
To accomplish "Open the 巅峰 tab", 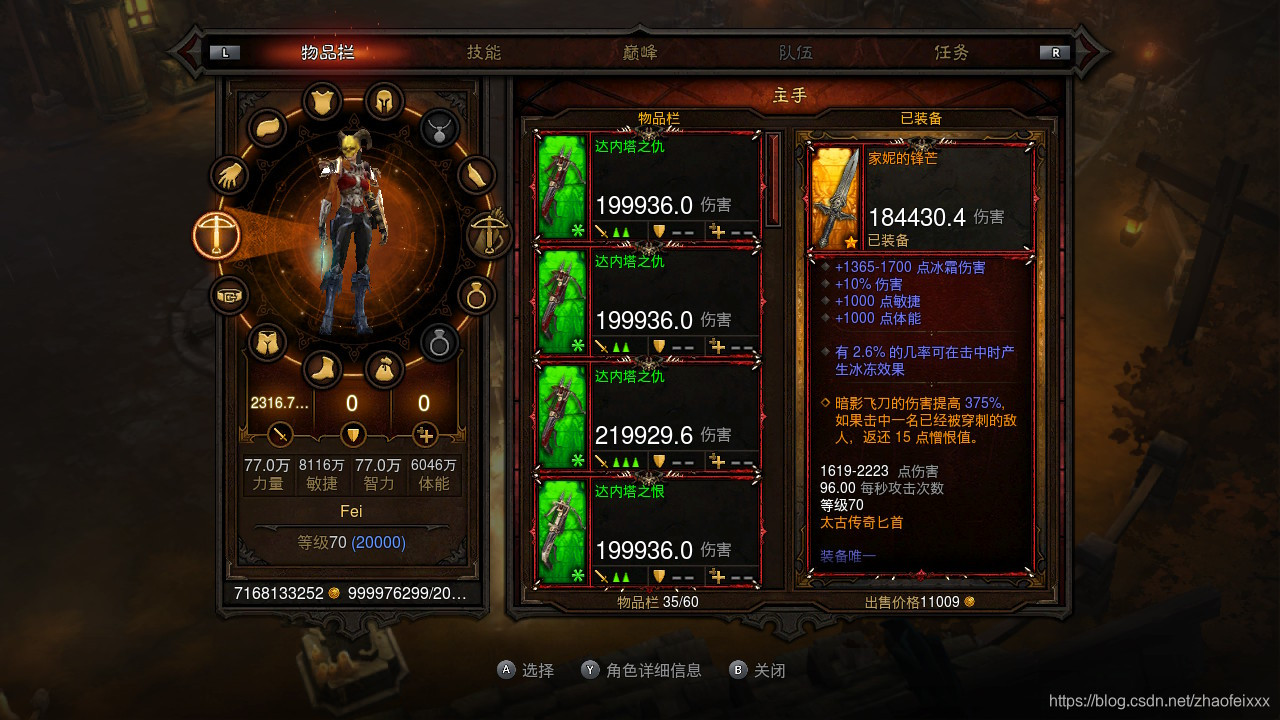I will click(638, 52).
